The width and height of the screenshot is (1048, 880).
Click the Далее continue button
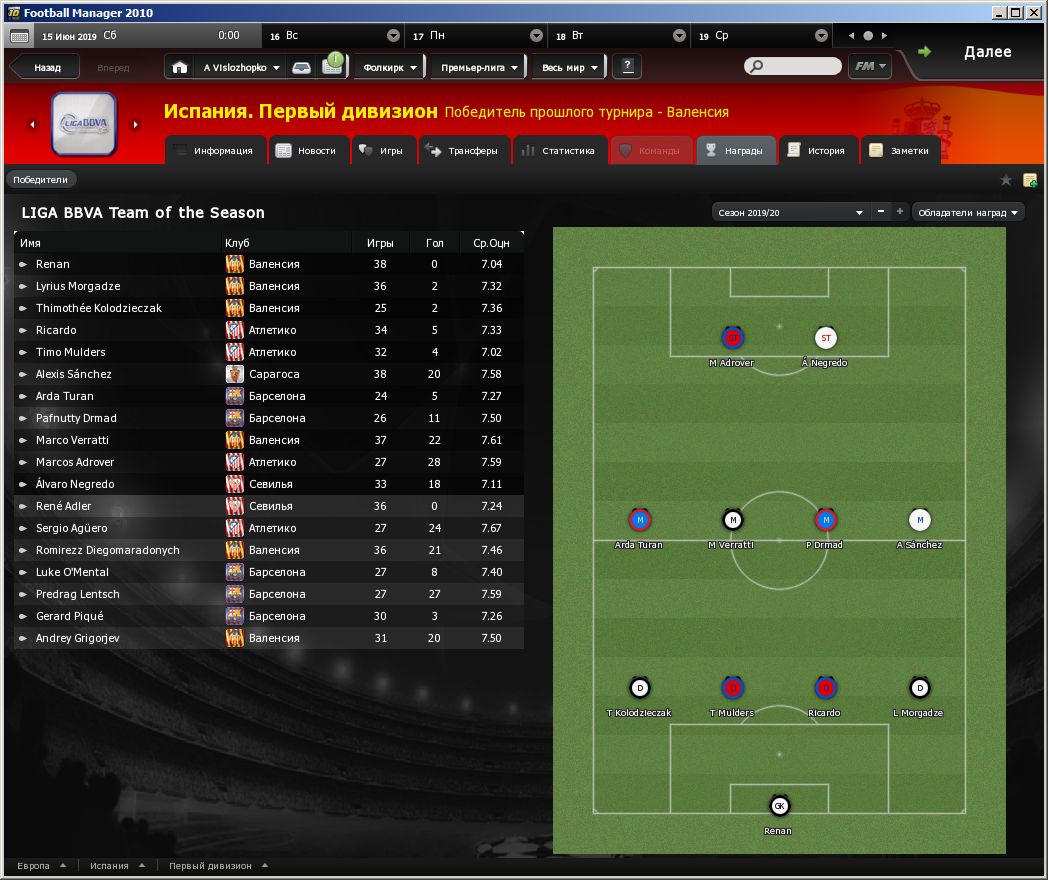(976, 53)
